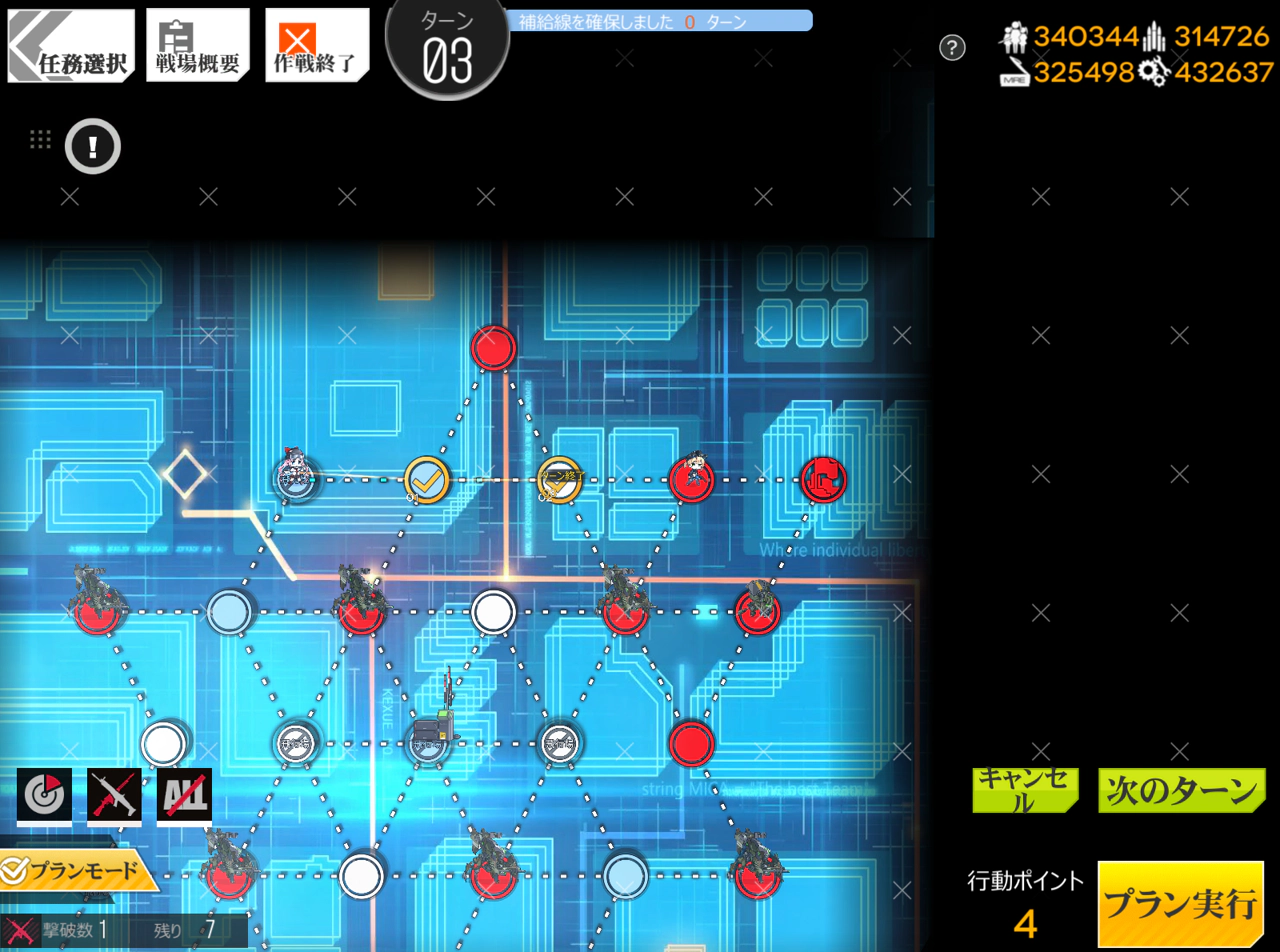
Task: Execute the plan with プラン実行
Action: (1180, 904)
